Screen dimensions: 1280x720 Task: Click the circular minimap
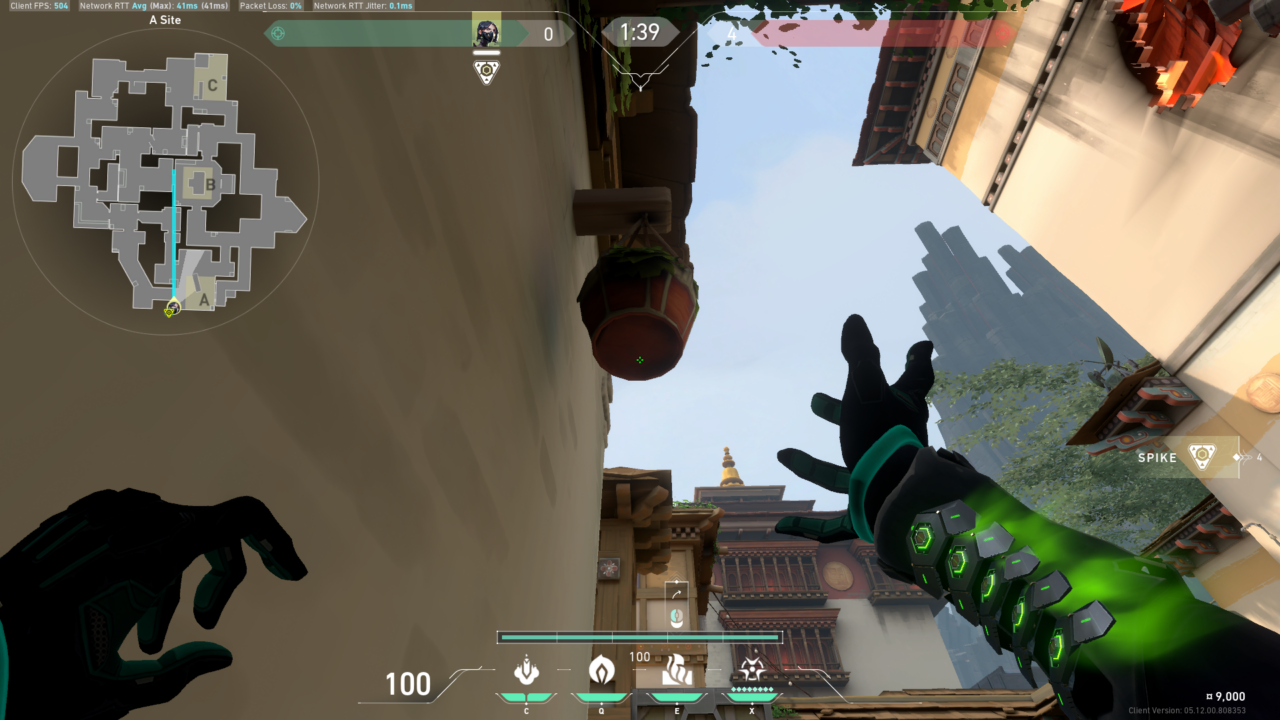pos(165,180)
